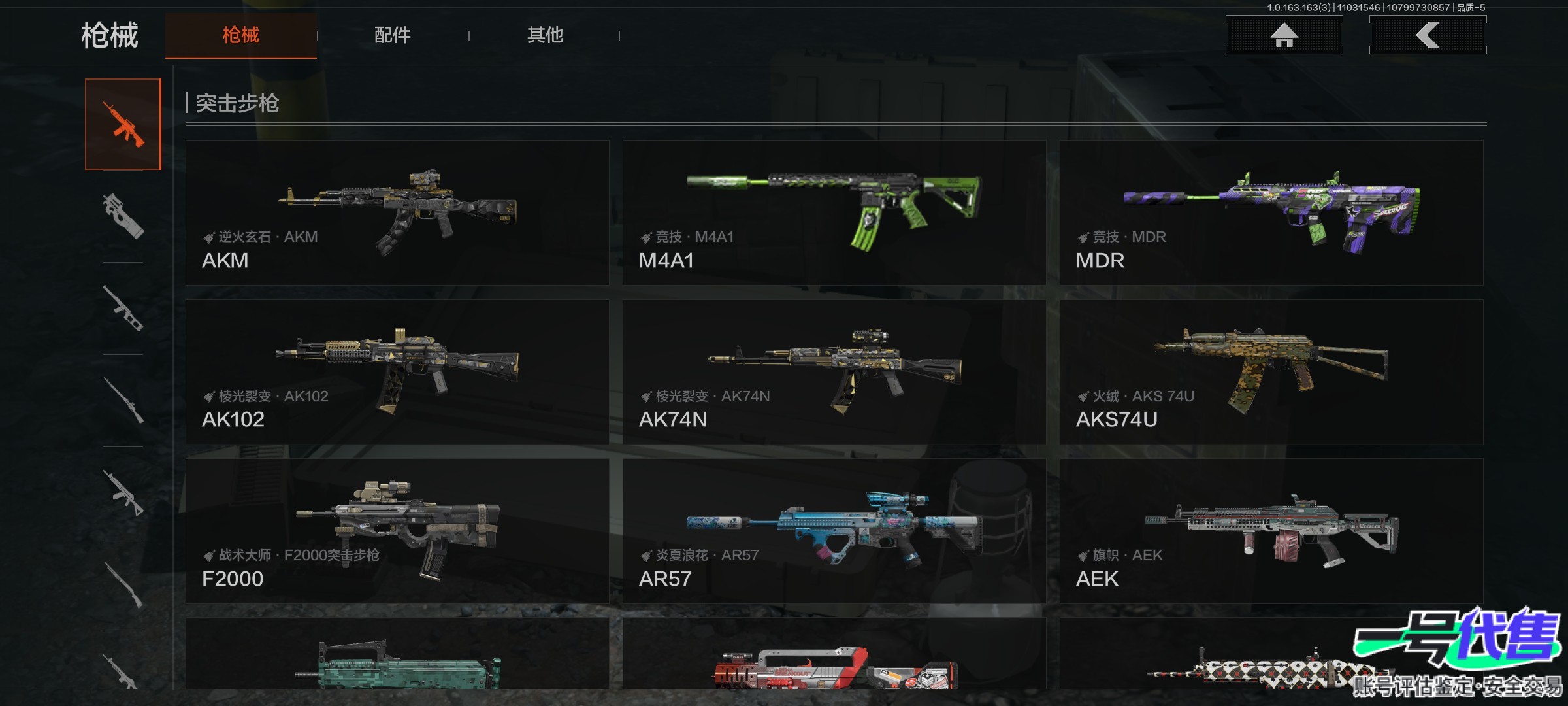
Task: Choose the blue AR57 weapon card
Action: click(x=834, y=531)
